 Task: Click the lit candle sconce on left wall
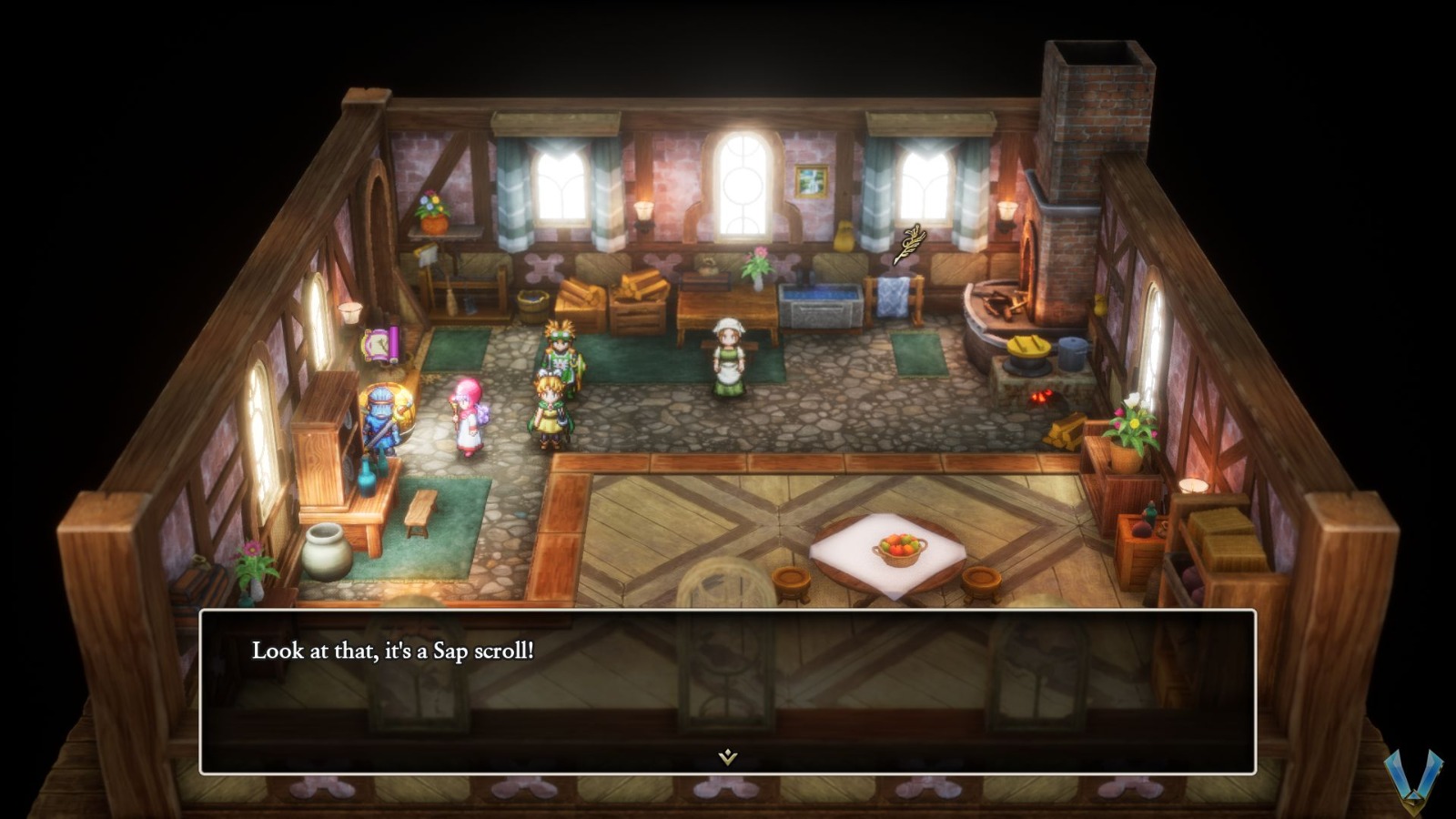350,314
